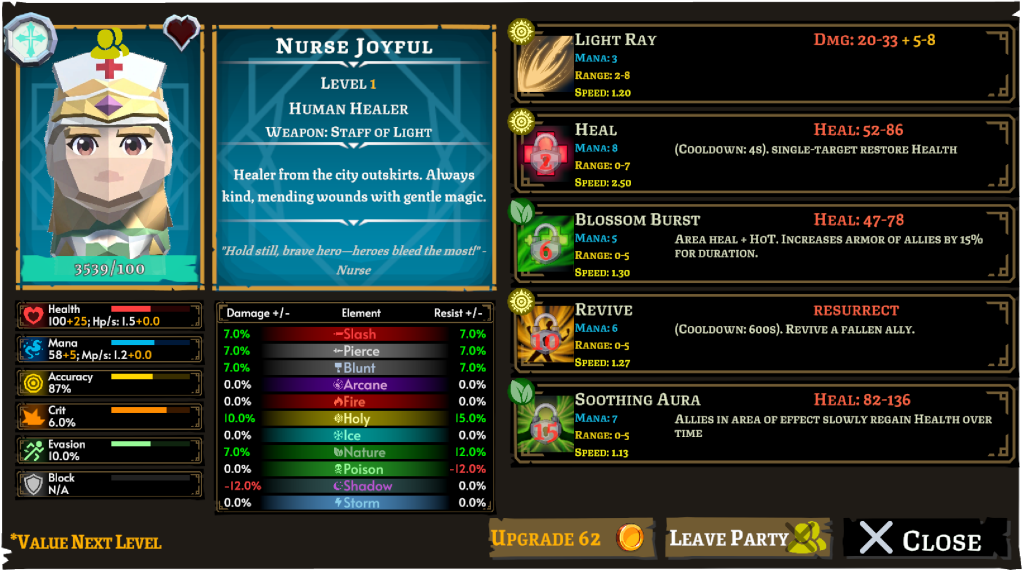1024x572 pixels.
Task: Toggle the heart favorite icon on the portrait
Action: (181, 33)
